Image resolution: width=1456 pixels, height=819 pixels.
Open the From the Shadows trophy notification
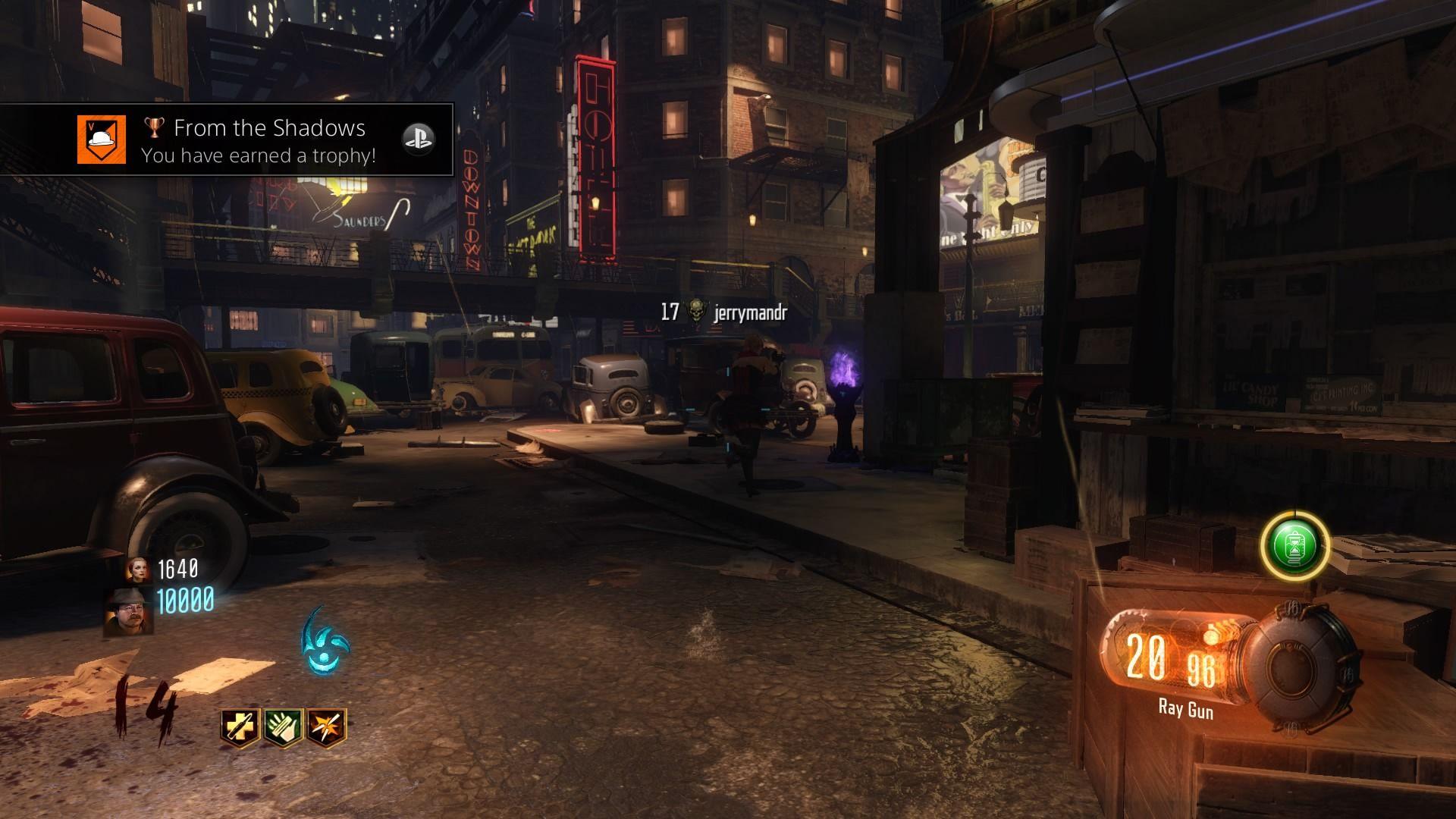coord(258,140)
